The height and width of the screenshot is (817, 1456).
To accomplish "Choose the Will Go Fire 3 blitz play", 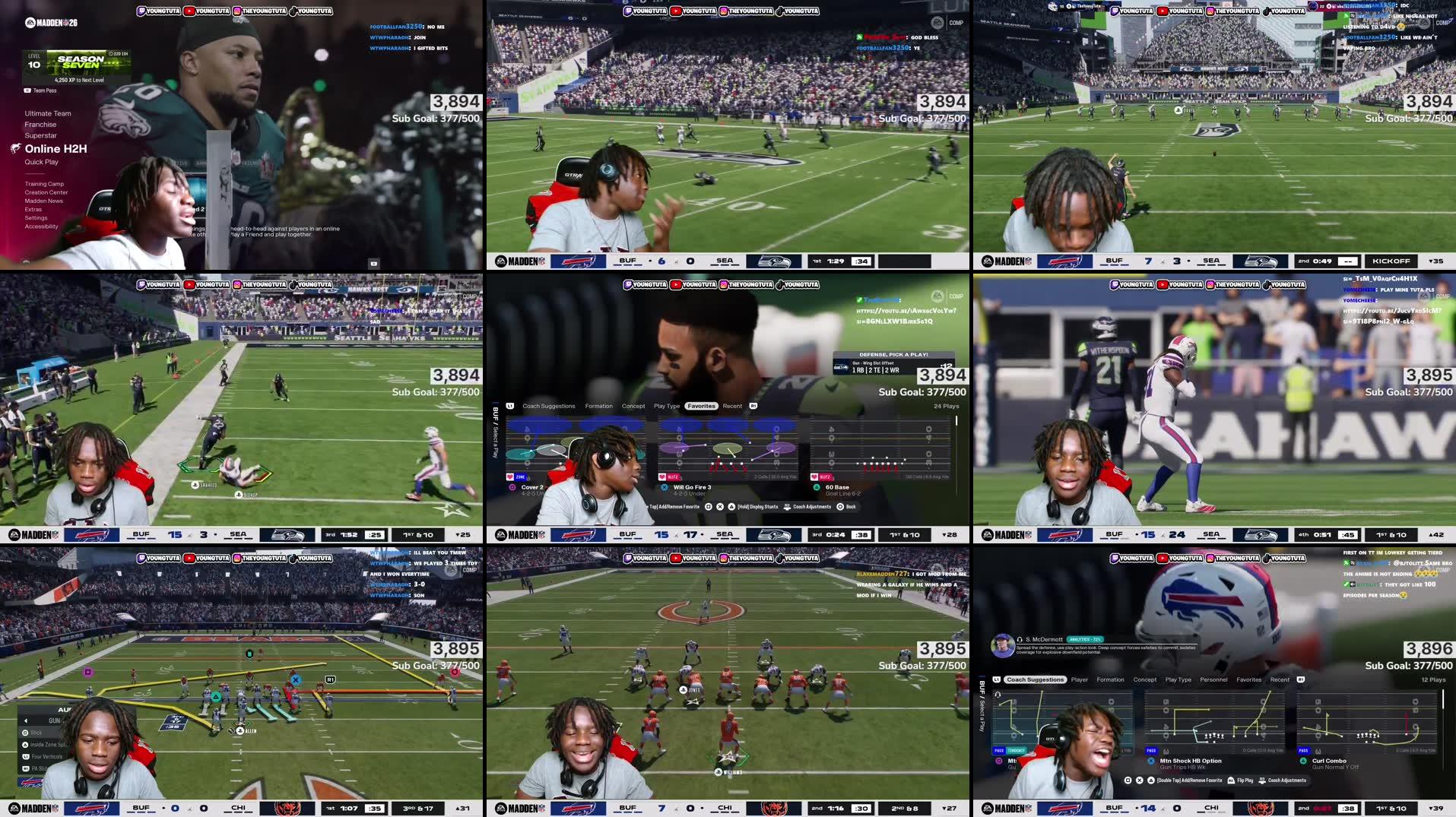I will click(692, 487).
